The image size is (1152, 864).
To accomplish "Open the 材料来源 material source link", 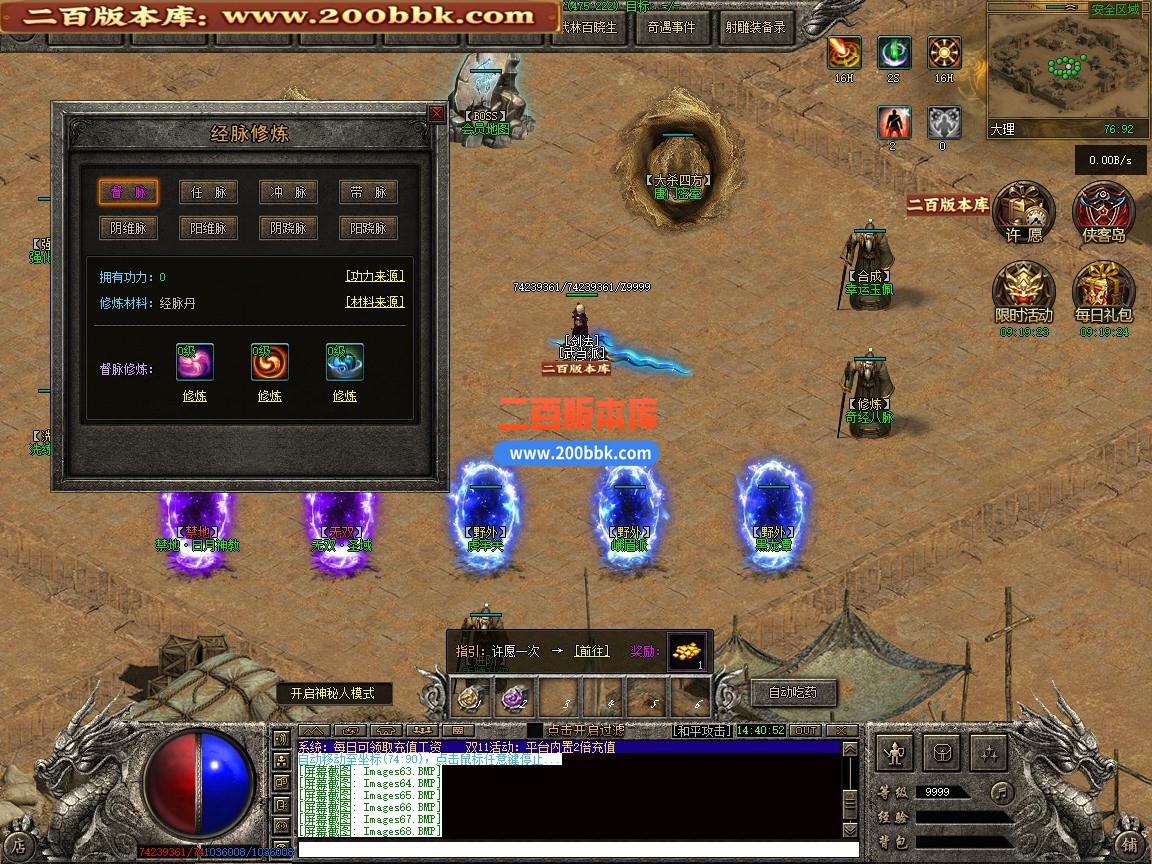I will [374, 302].
